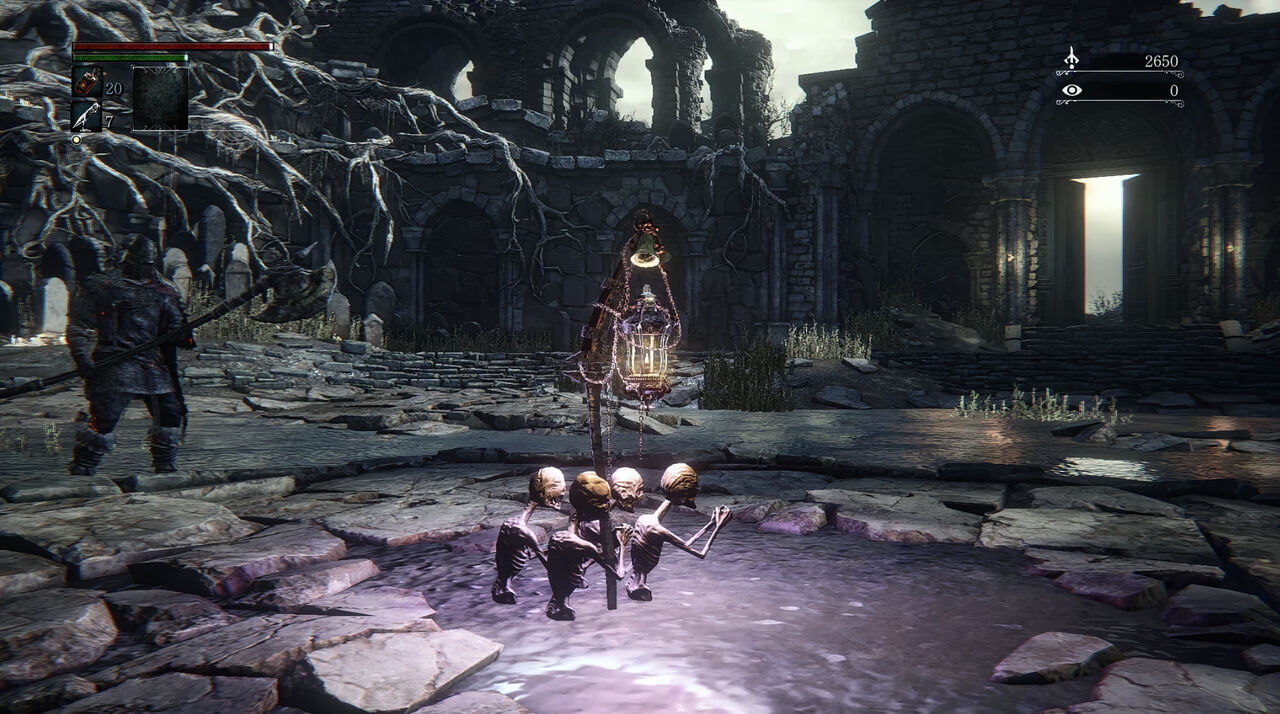1280x714 pixels.
Task: Click the Blood Echoes rune icon
Action: [1071, 59]
